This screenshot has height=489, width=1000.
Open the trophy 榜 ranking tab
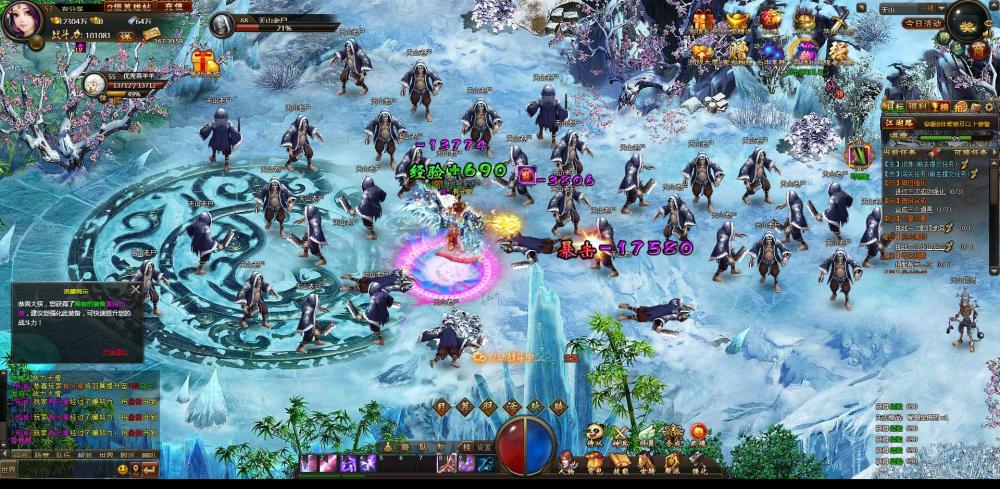click(940, 106)
